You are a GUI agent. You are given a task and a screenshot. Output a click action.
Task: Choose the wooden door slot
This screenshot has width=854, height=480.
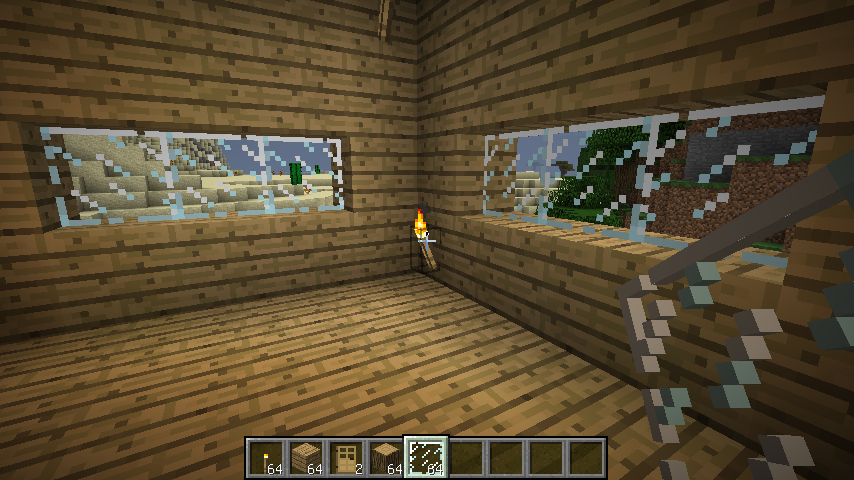coord(346,458)
